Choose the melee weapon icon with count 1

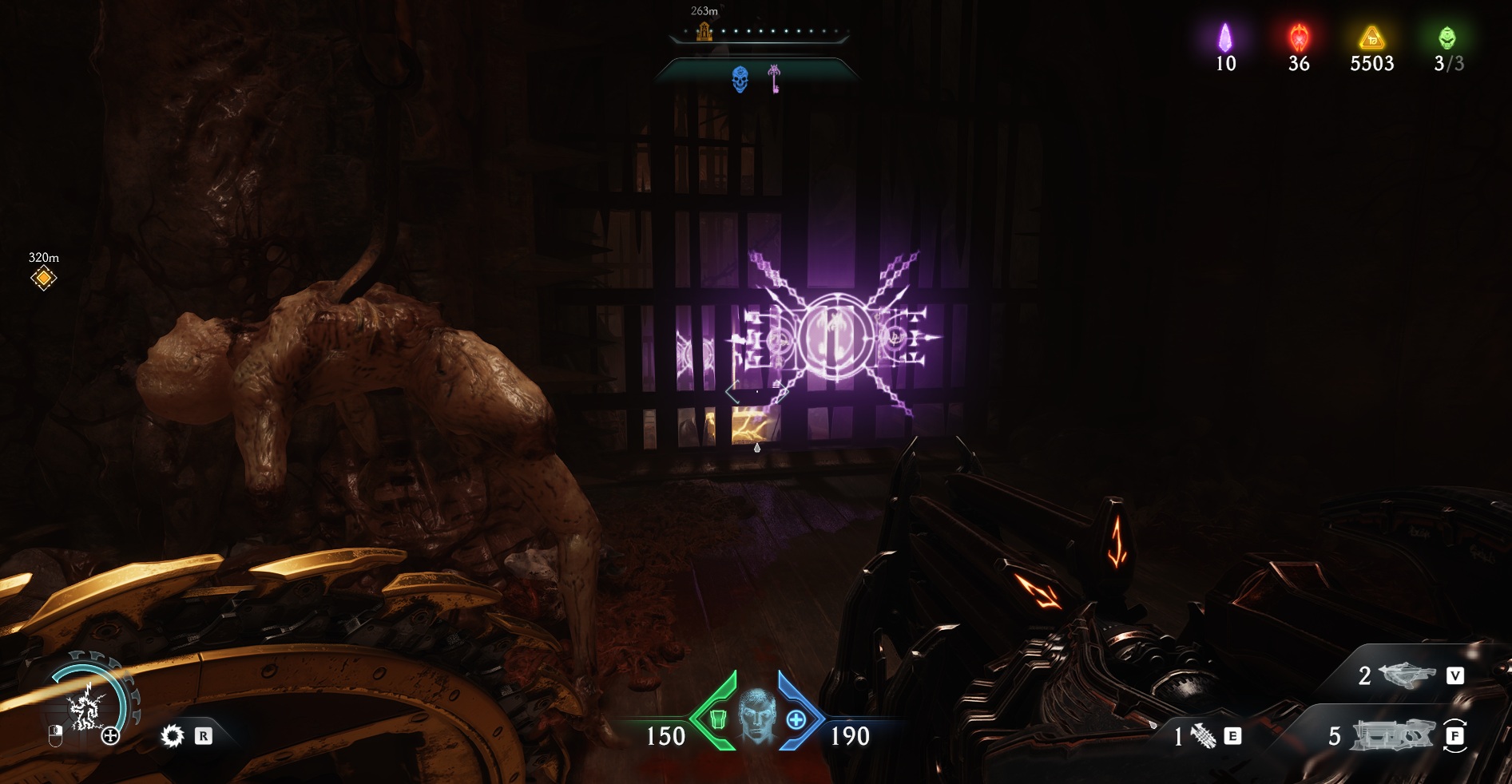point(1203,735)
